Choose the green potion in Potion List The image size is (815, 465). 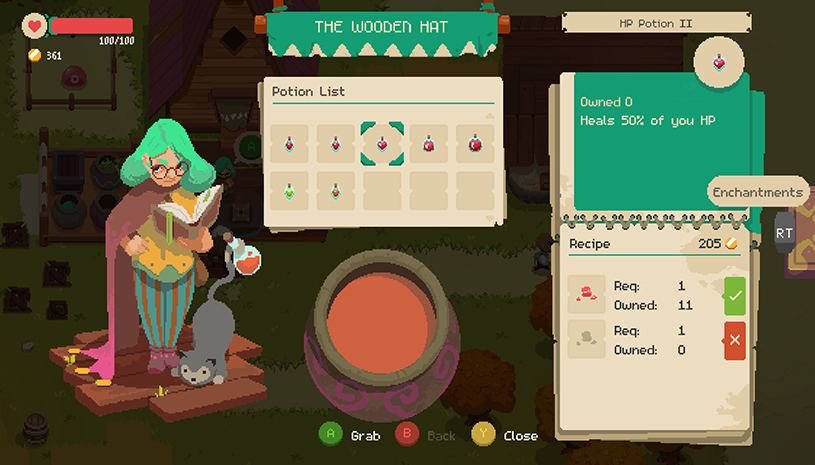[288, 190]
